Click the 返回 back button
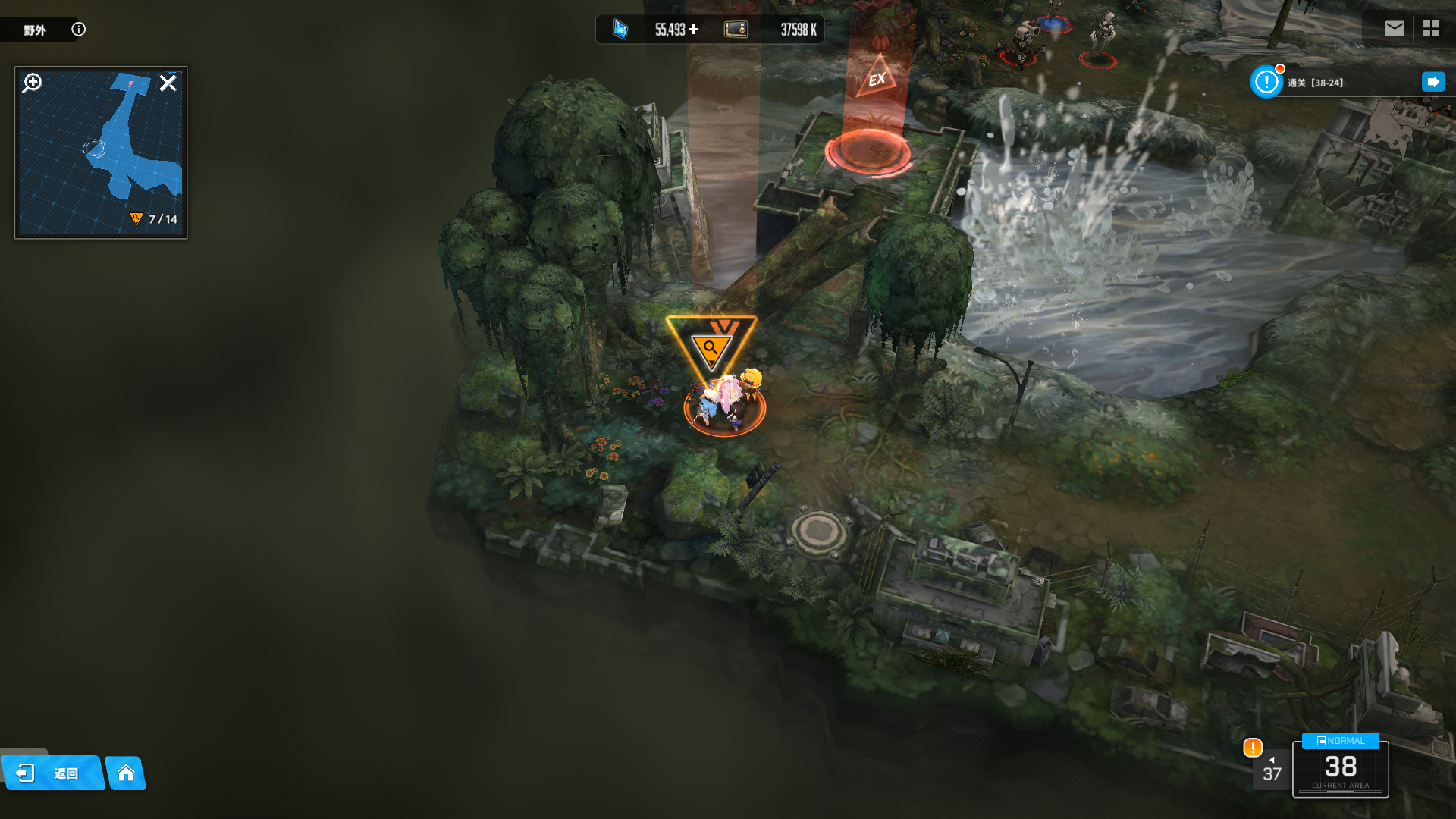 click(x=52, y=773)
